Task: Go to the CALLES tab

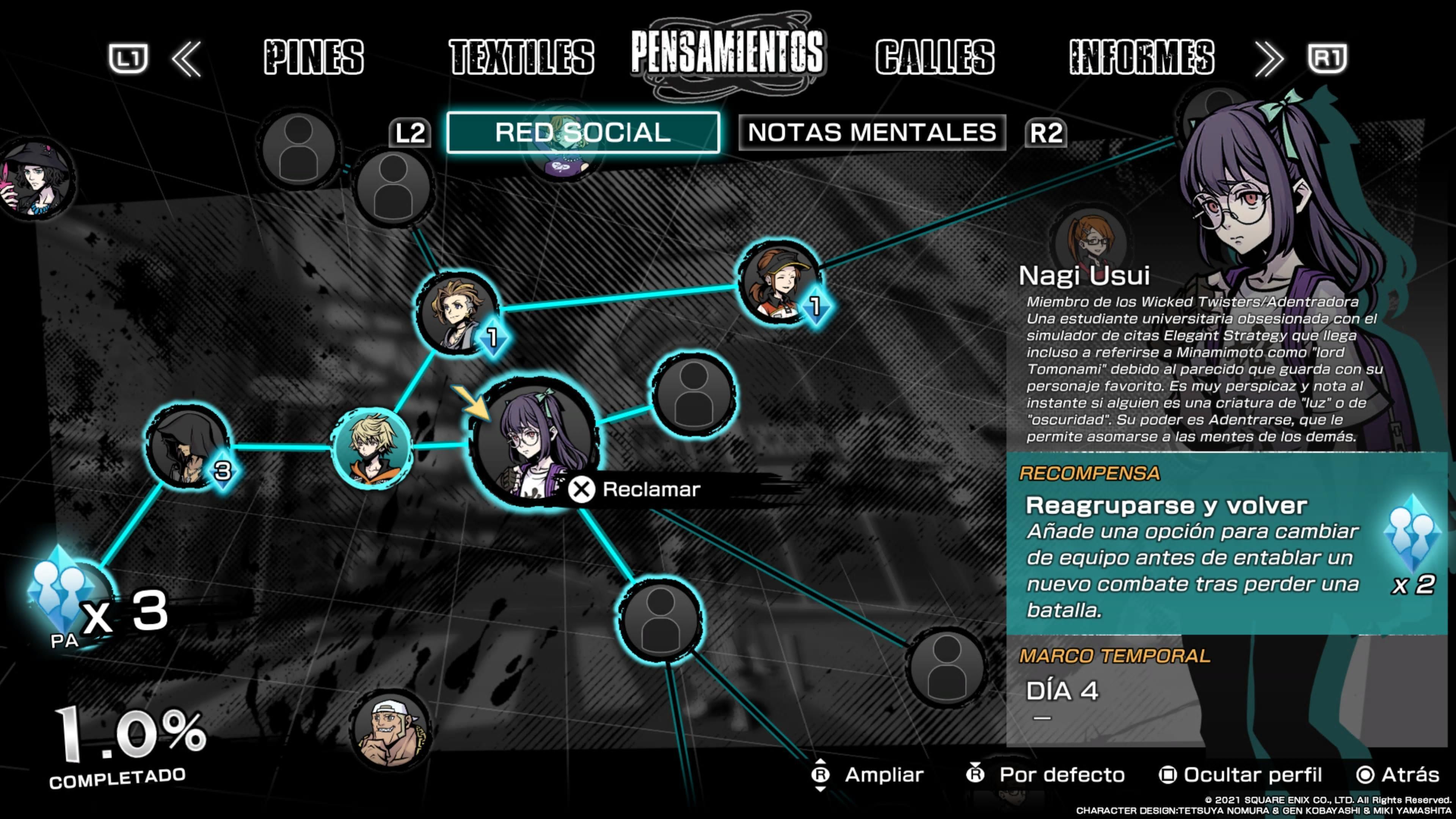Action: click(x=935, y=57)
